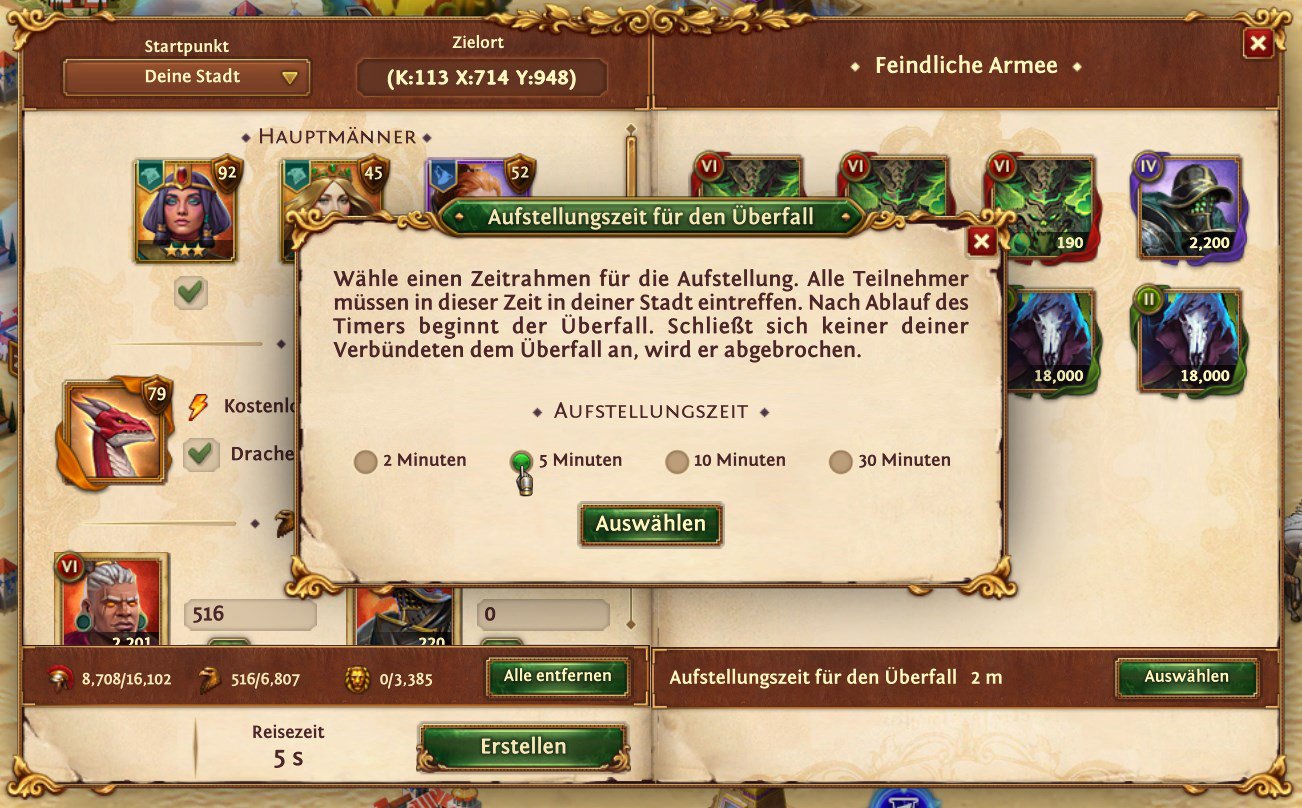1302x808 pixels.
Task: Choose the 5 Minuten formation time
Action: pos(521,461)
